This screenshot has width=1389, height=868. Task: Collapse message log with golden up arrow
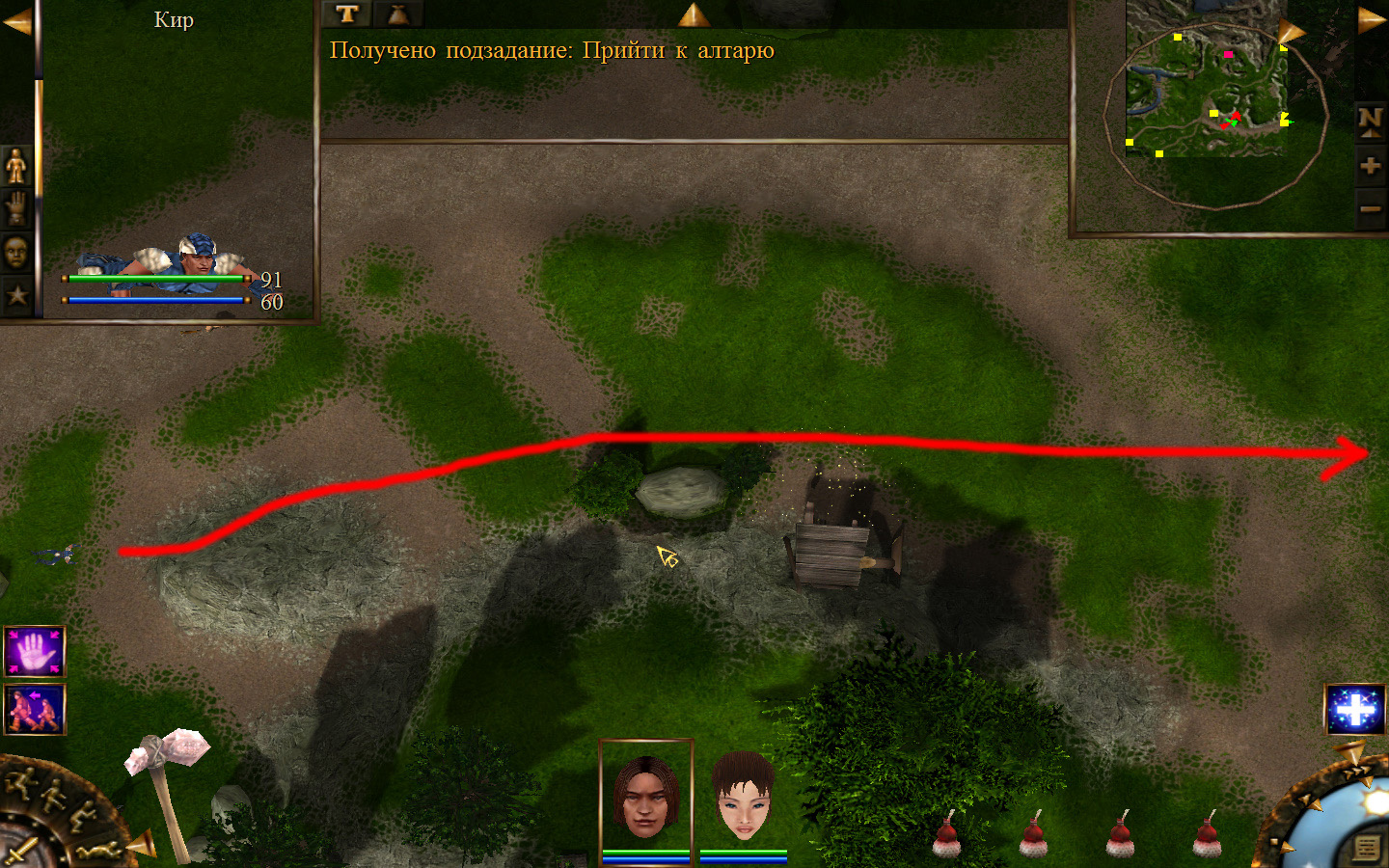693,14
